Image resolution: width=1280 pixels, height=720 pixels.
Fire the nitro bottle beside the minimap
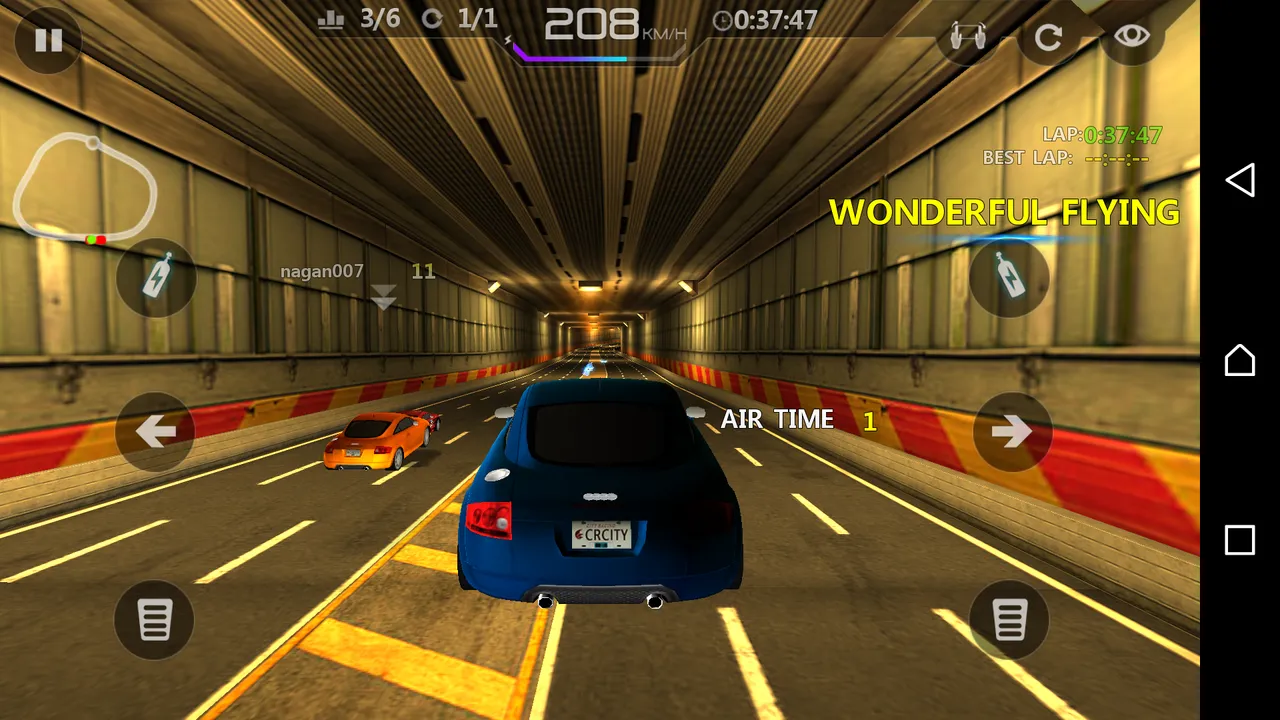pos(156,277)
